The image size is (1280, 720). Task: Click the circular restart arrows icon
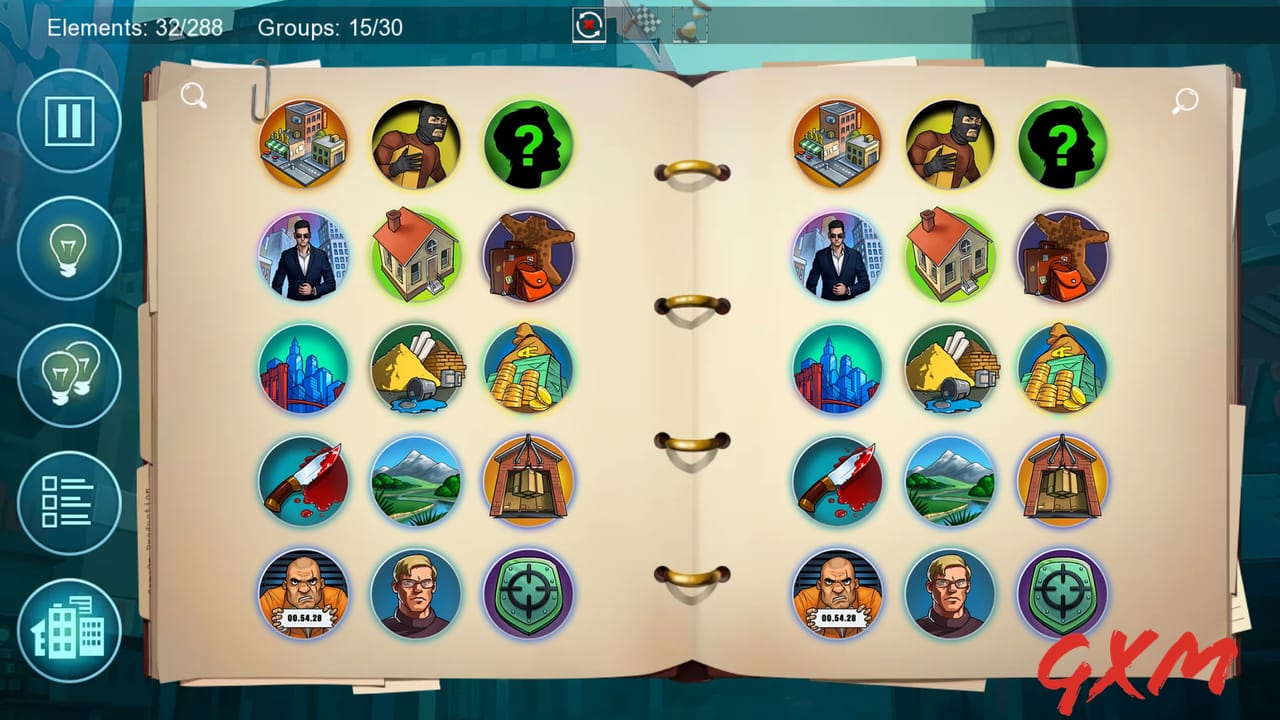tap(588, 24)
